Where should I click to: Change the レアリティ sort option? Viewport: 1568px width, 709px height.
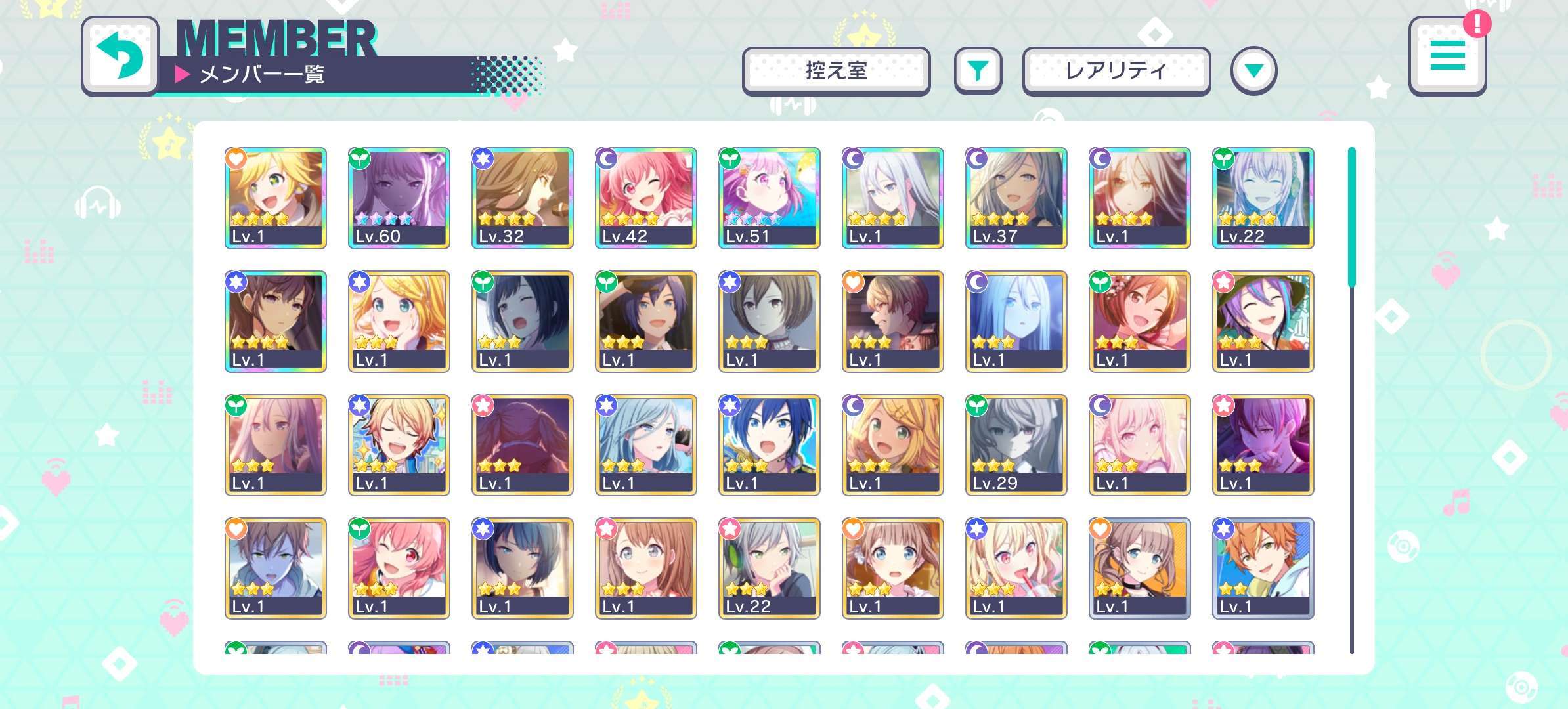1116,70
